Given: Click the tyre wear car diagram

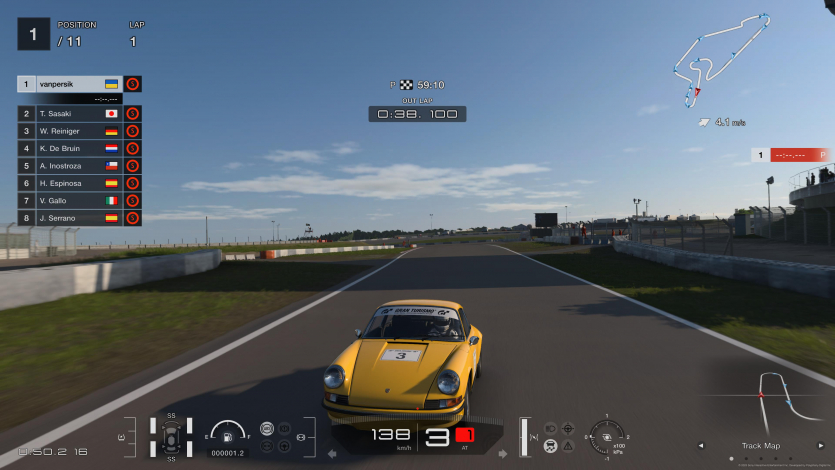Looking at the screenshot, I should 171,437.
